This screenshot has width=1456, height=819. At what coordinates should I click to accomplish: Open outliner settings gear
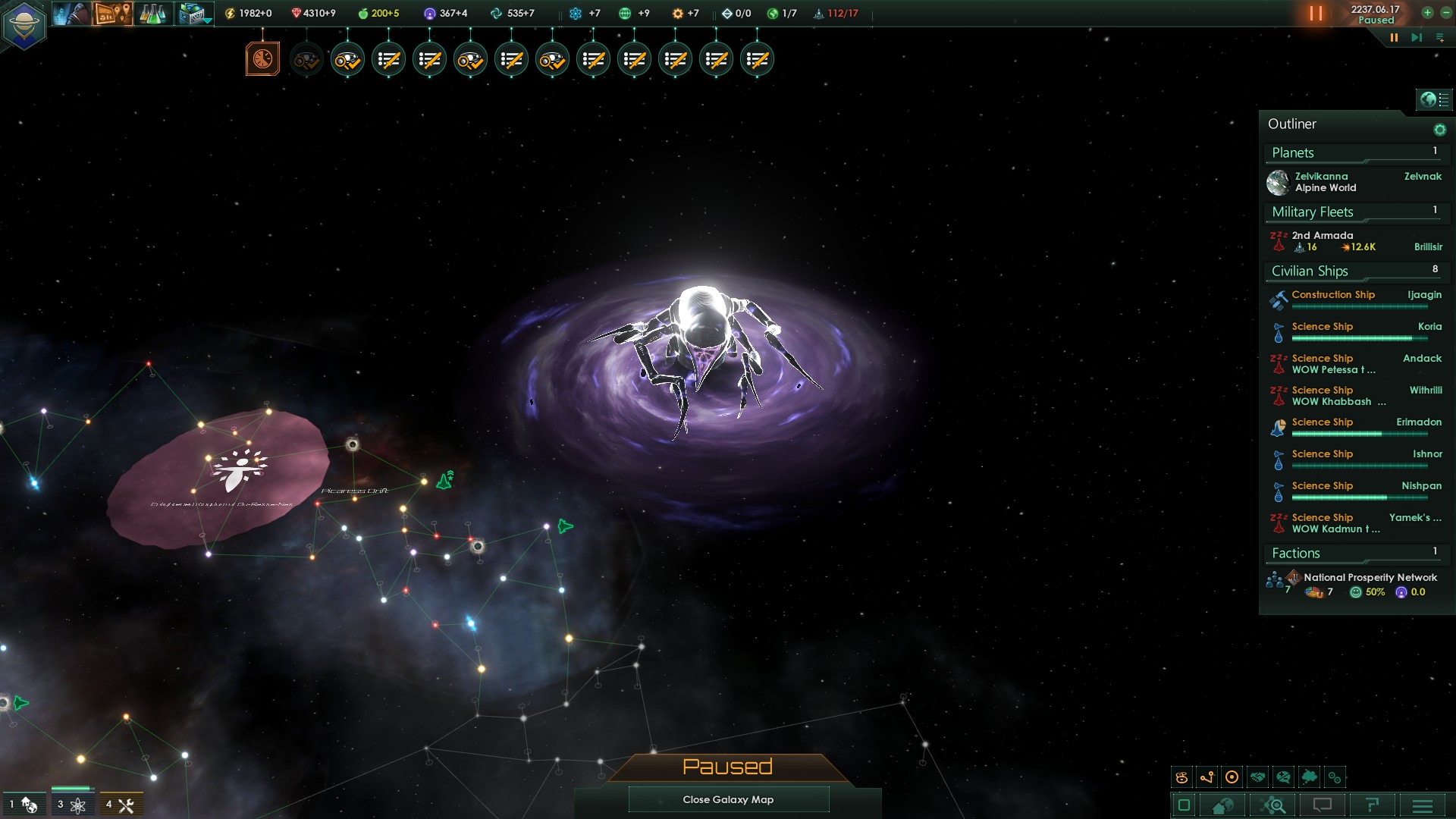1439,130
